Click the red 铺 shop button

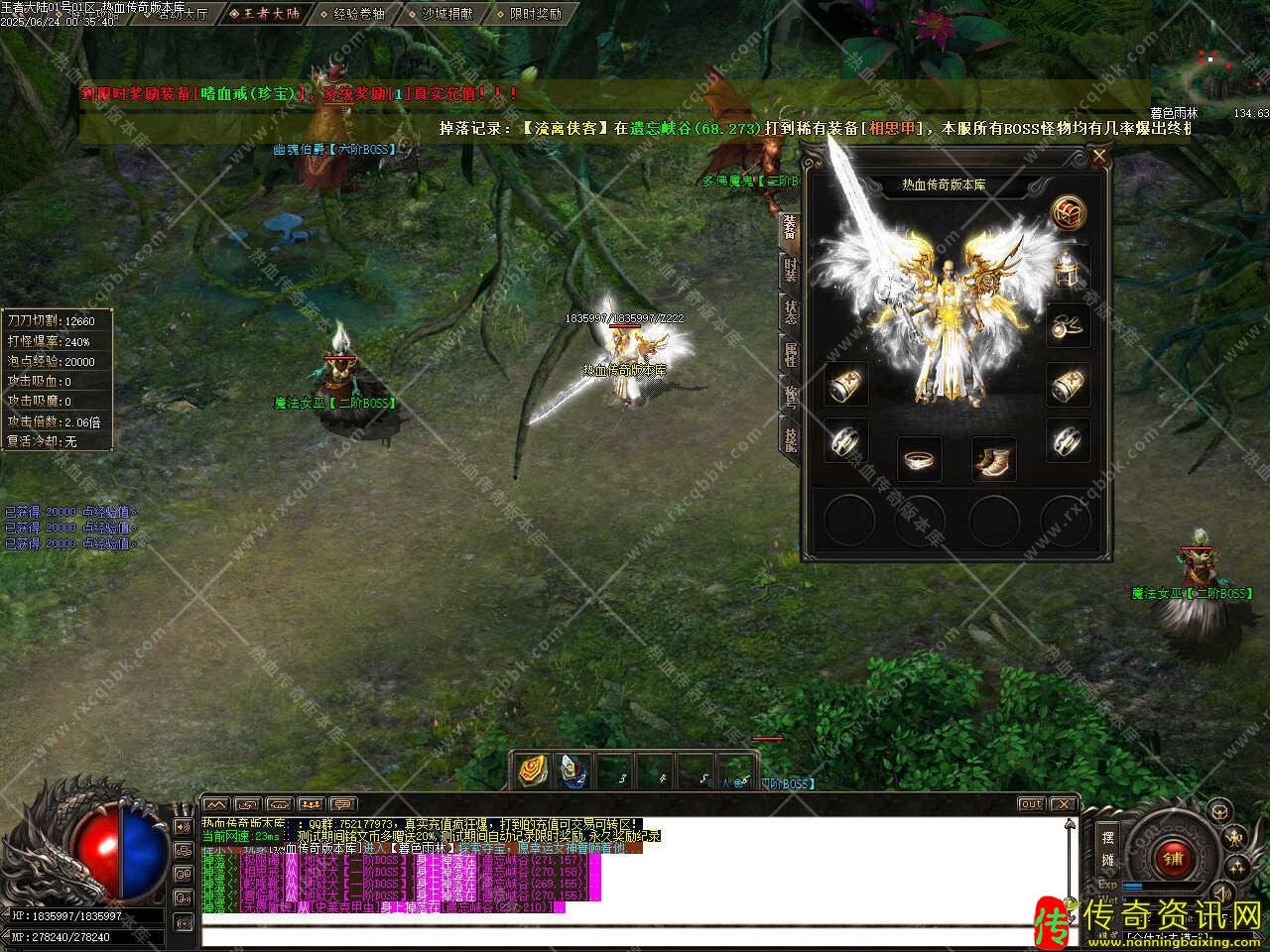(1173, 856)
